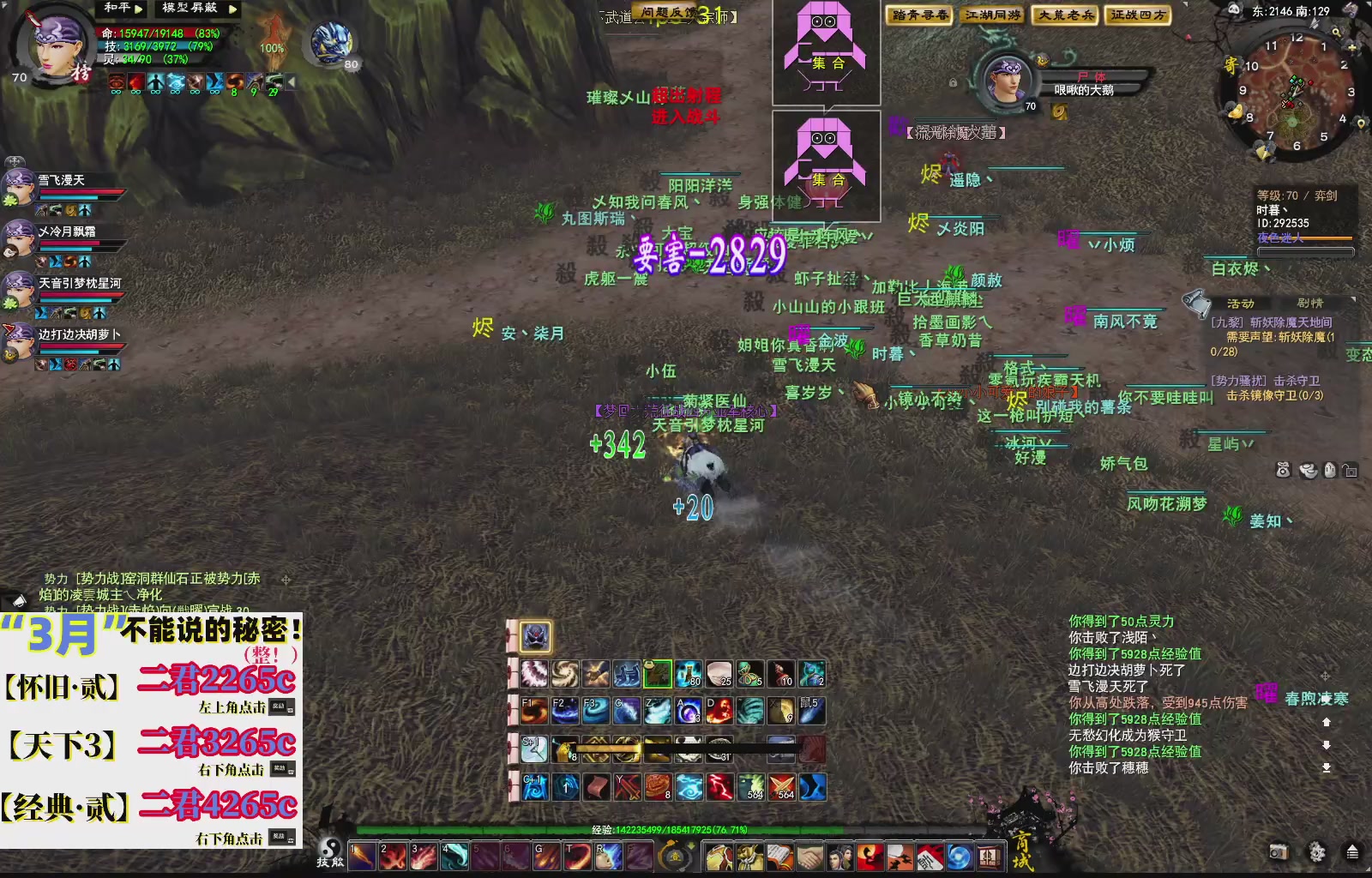Screen dimensions: 1372x878
Task: Open the bag icon below the quest tracker
Action: point(1283,470)
